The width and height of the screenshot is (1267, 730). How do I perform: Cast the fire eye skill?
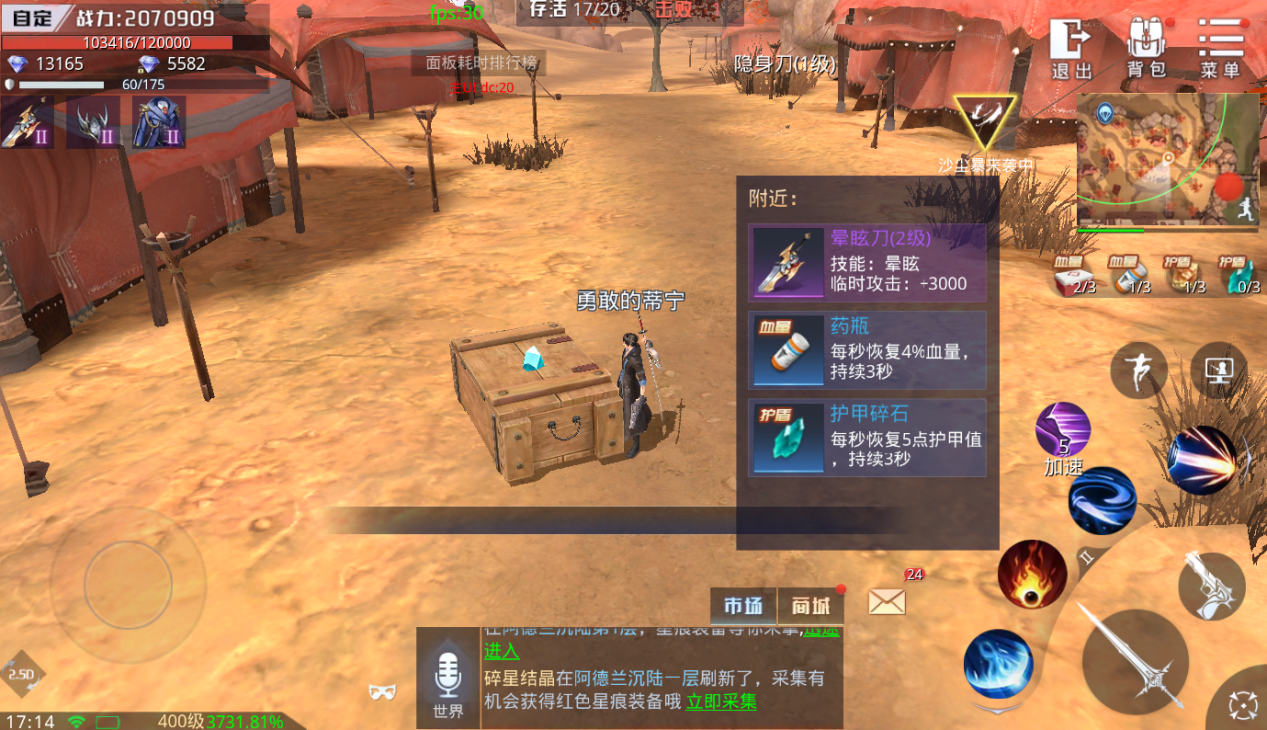click(x=1031, y=574)
